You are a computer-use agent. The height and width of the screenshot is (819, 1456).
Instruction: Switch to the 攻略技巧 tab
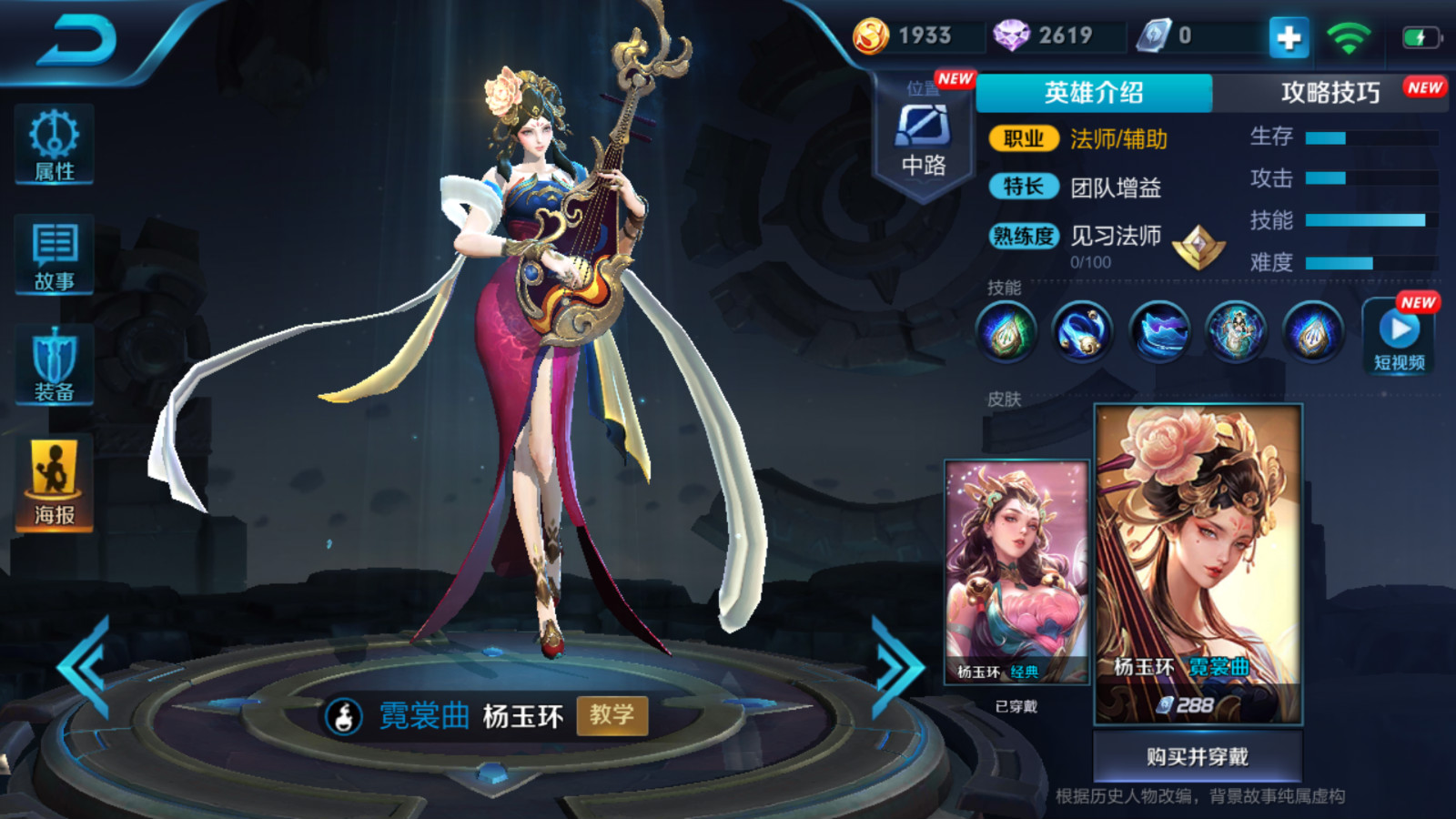coord(1330,93)
